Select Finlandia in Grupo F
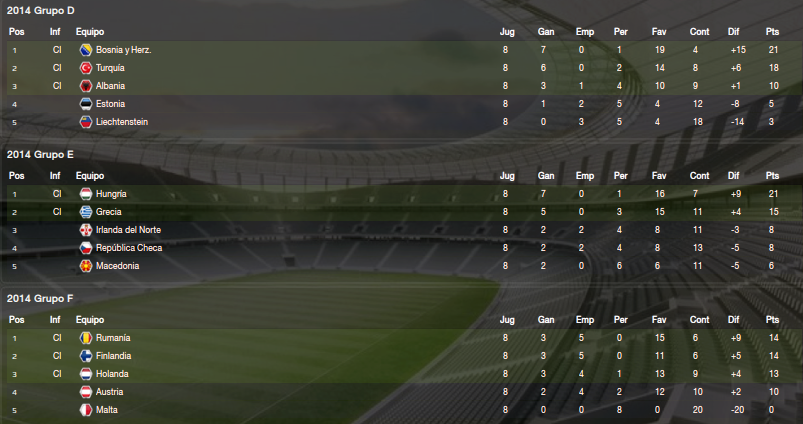 [114, 356]
